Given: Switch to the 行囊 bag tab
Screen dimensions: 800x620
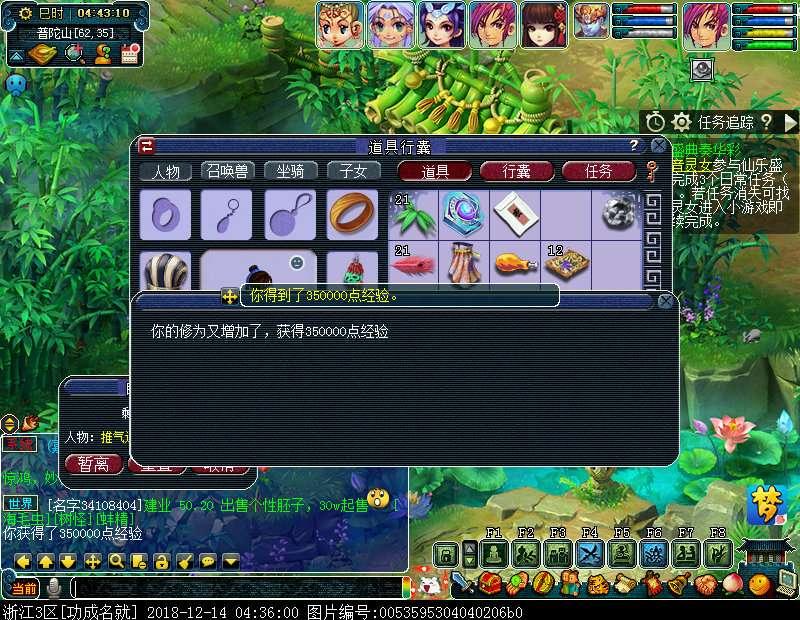Looking at the screenshot, I should pyautogui.click(x=516, y=171).
